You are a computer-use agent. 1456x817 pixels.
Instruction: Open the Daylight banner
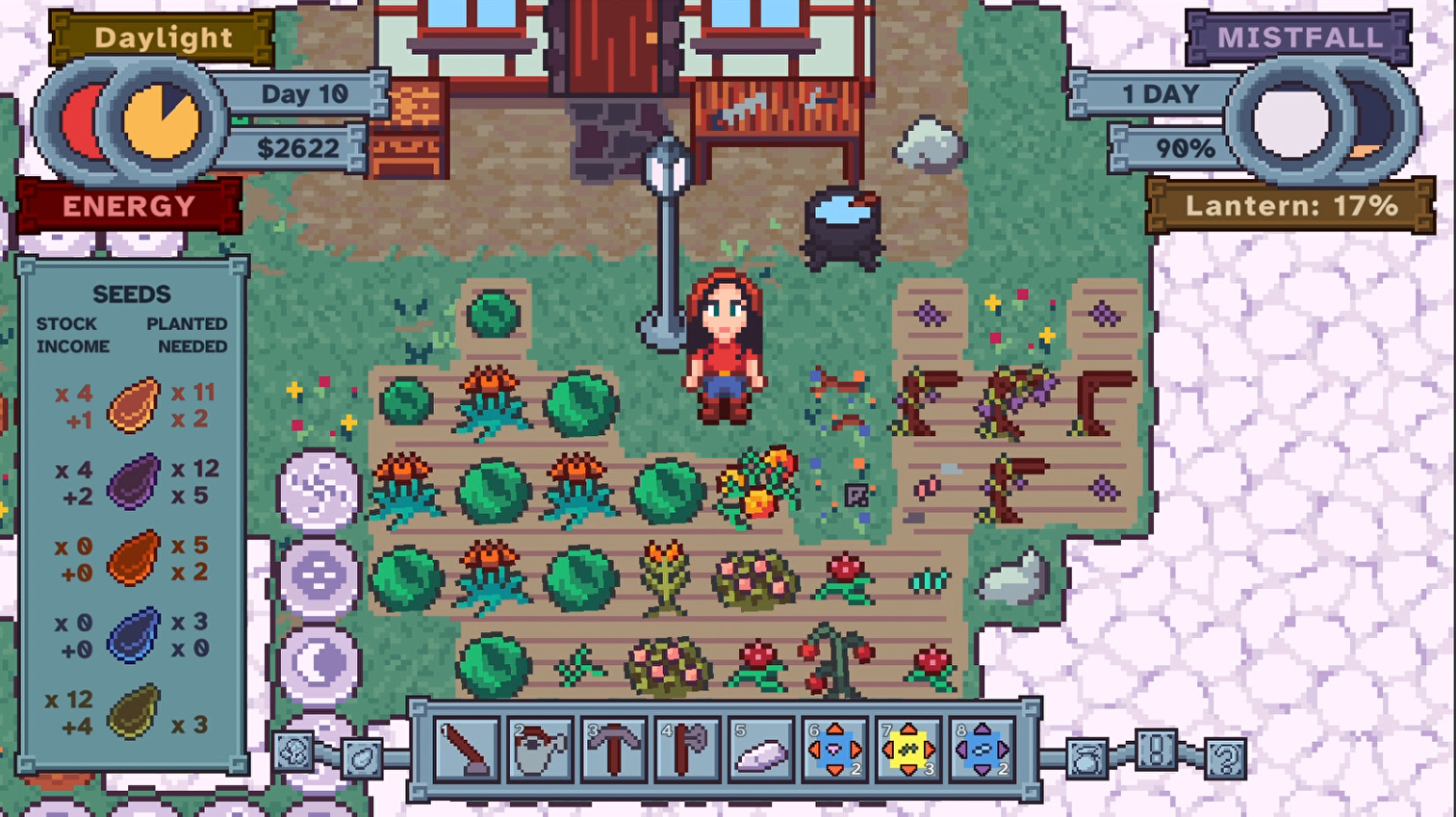(x=164, y=38)
